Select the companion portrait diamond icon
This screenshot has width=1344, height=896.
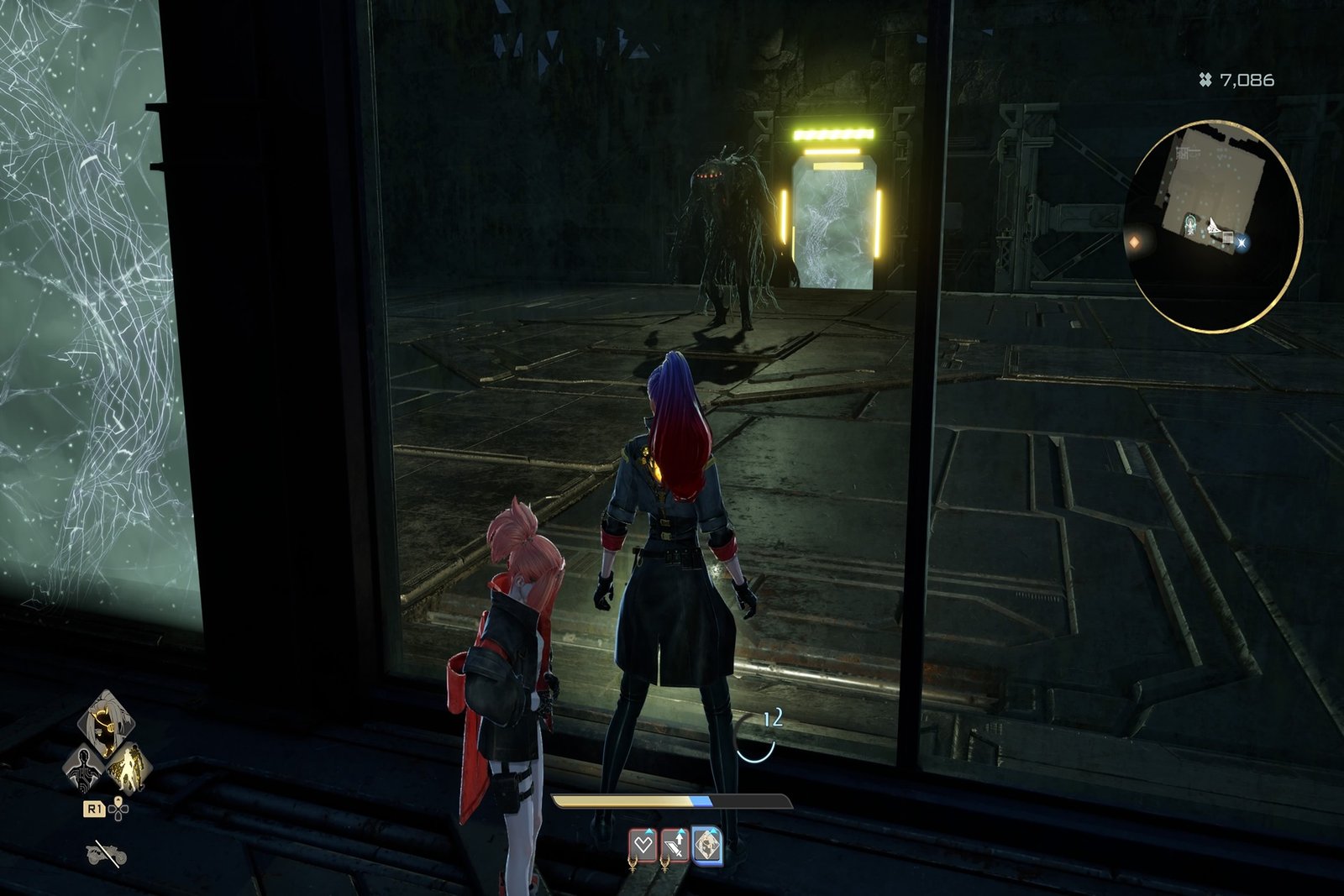105,722
